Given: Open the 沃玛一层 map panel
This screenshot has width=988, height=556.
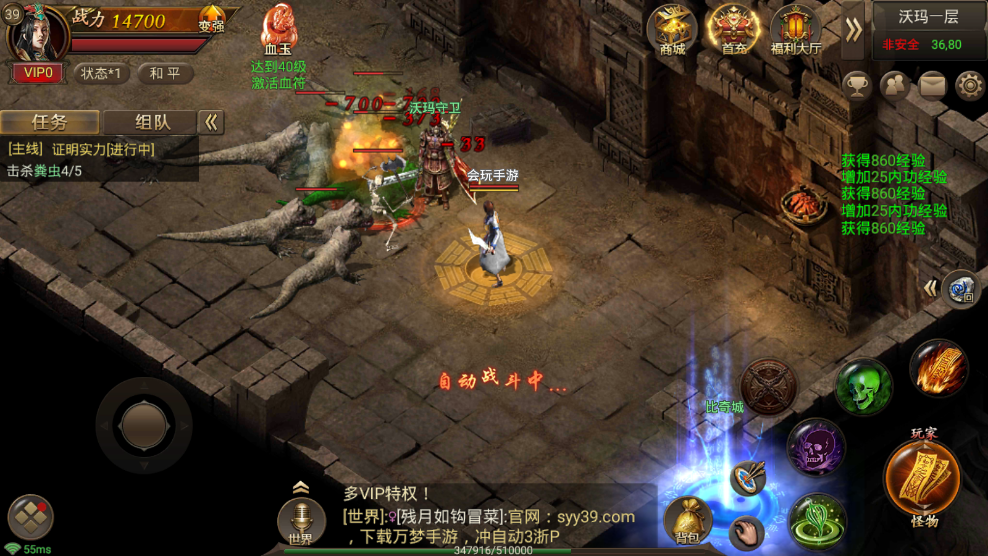Looking at the screenshot, I should coord(929,28).
